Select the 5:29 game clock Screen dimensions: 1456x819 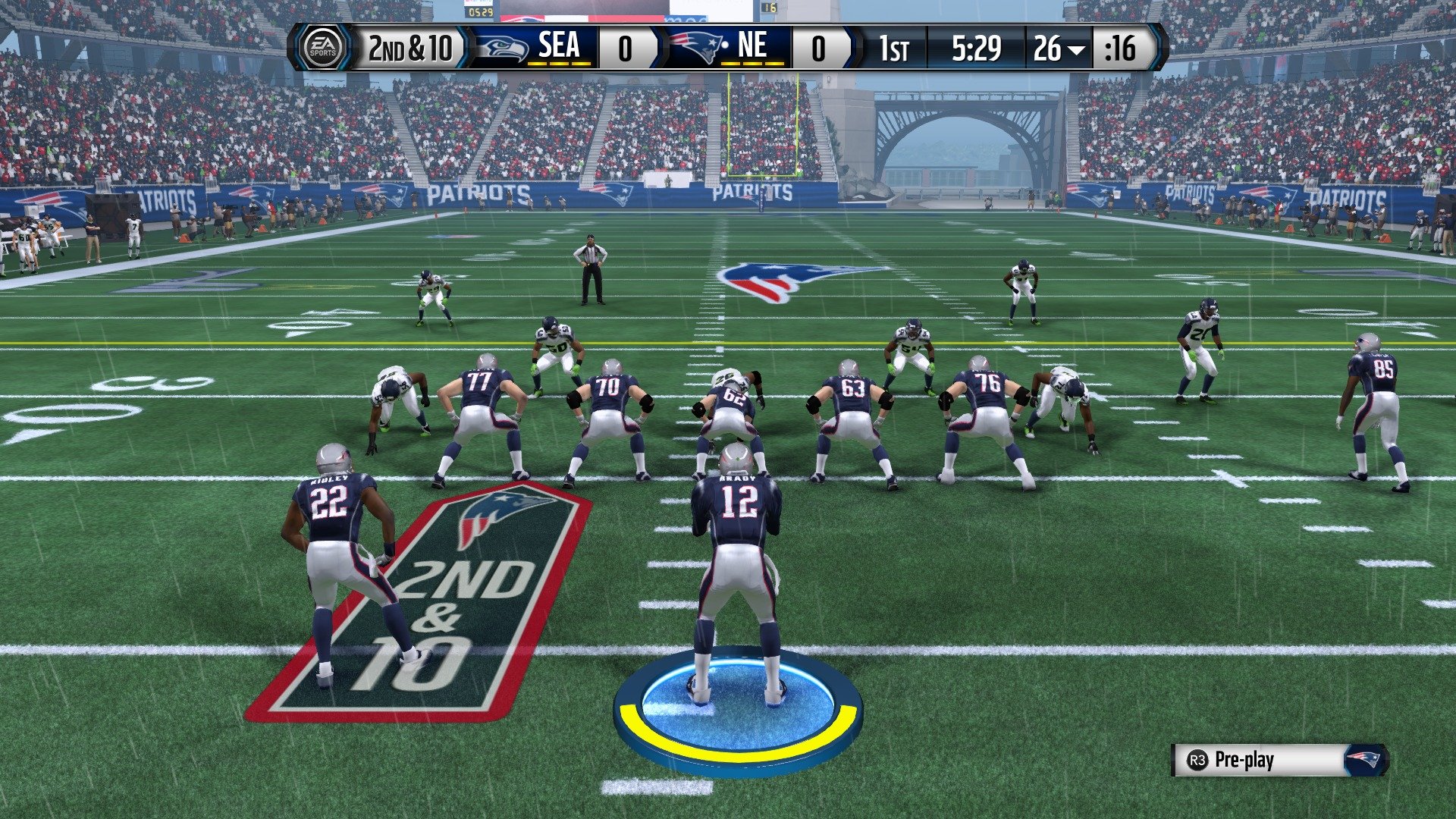tap(976, 48)
